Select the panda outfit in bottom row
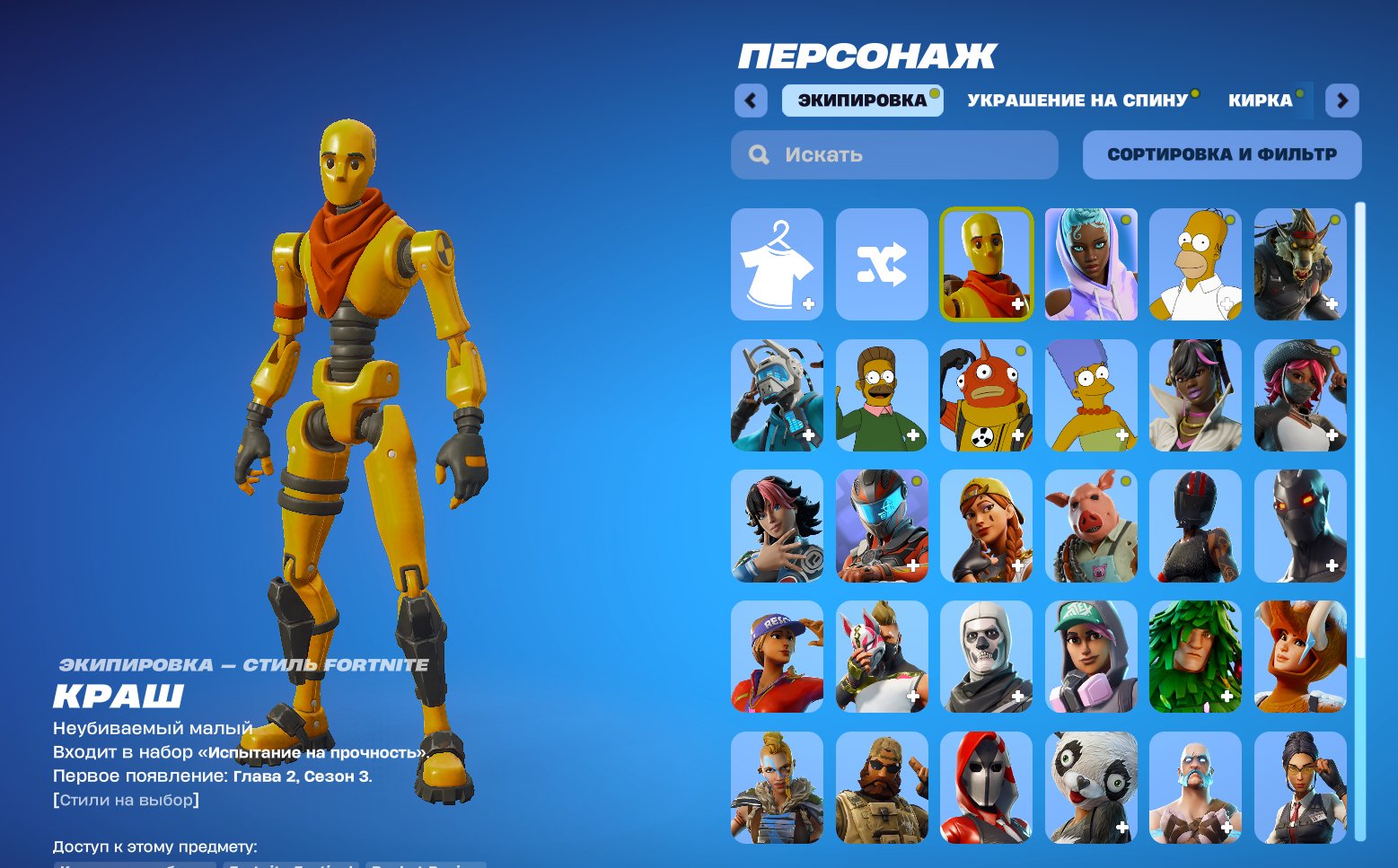This screenshot has width=1398, height=868. [x=1089, y=788]
